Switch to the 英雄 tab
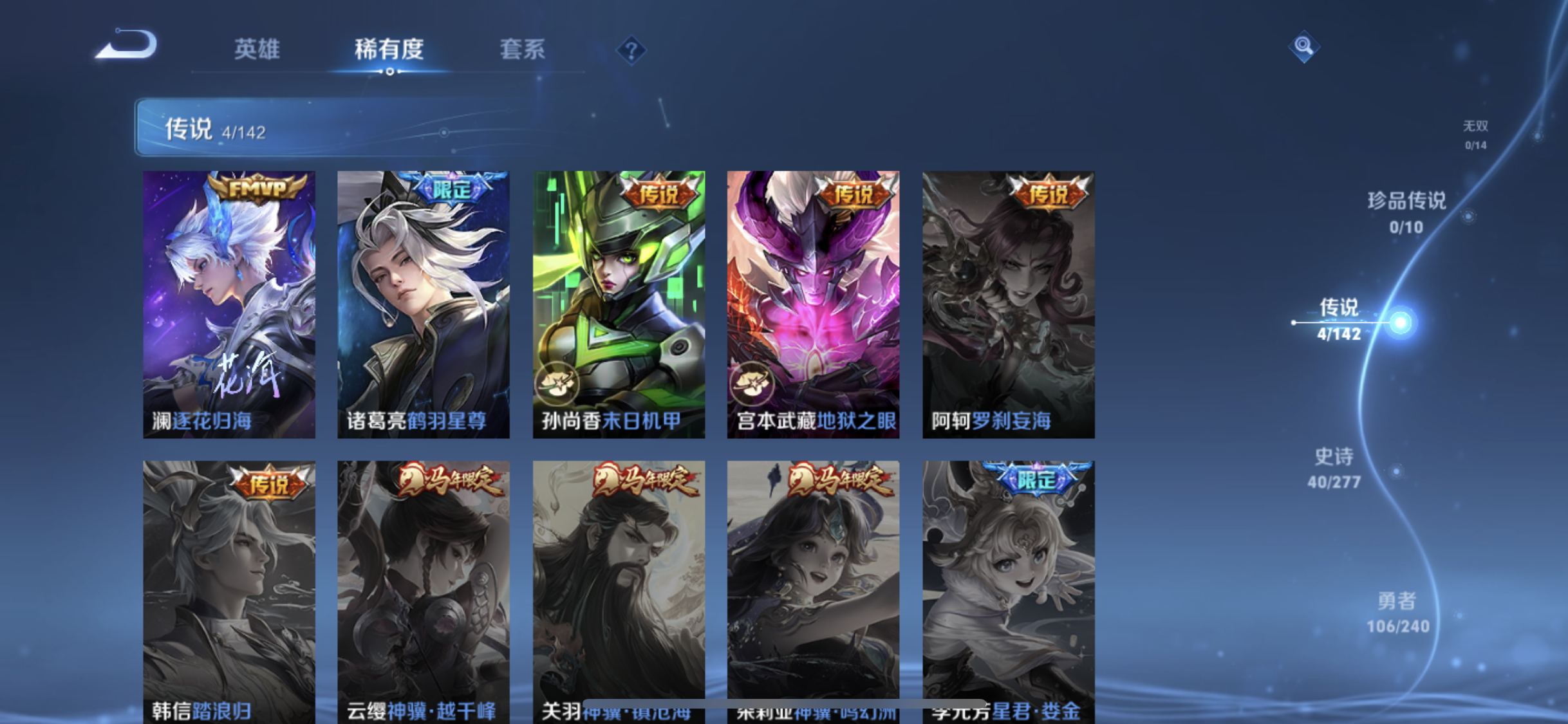1568x724 pixels. [x=257, y=50]
